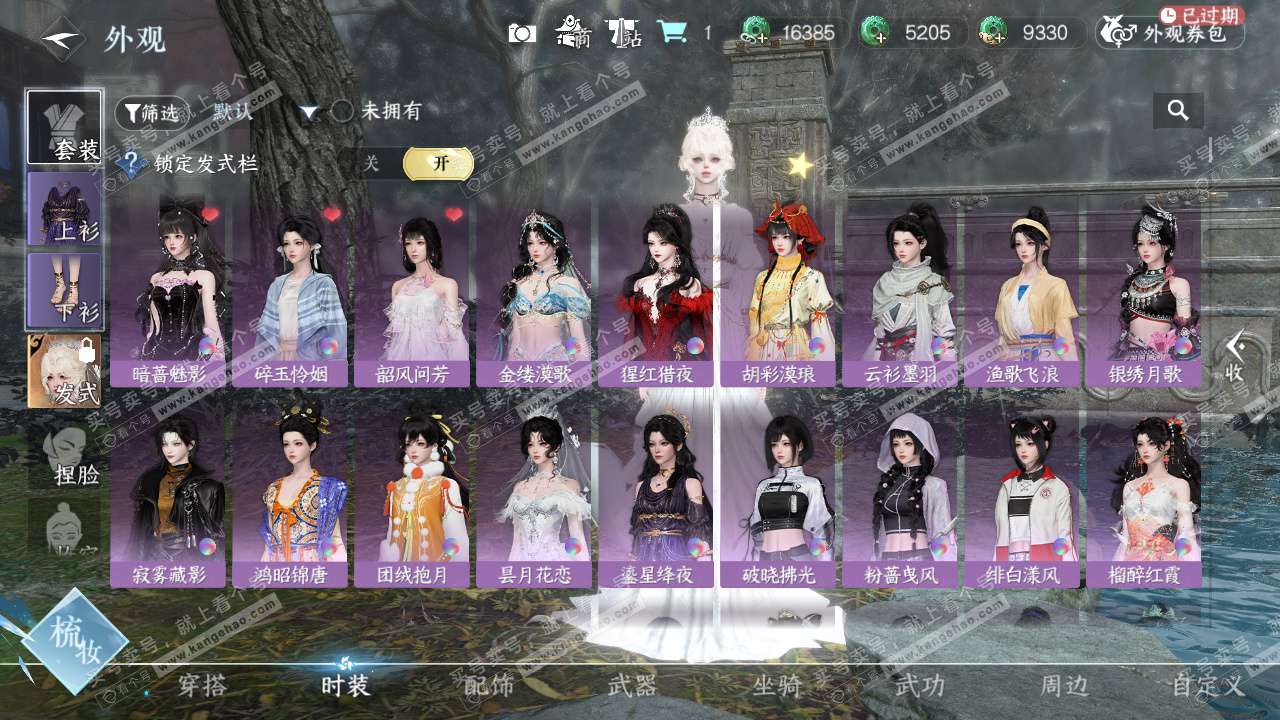This screenshot has width=1280, height=720.
Task: Select the 上衫 top garment category
Action: click(64, 209)
